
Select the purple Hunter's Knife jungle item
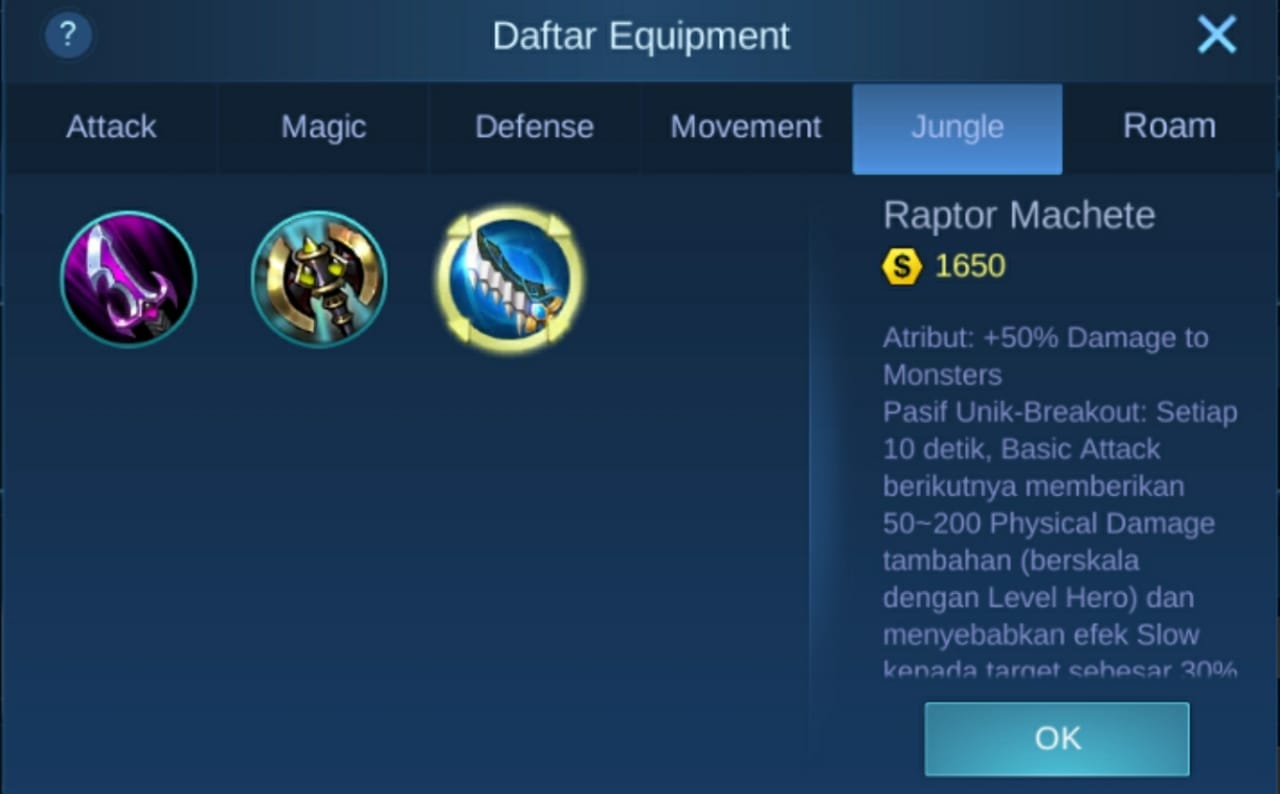click(x=129, y=278)
